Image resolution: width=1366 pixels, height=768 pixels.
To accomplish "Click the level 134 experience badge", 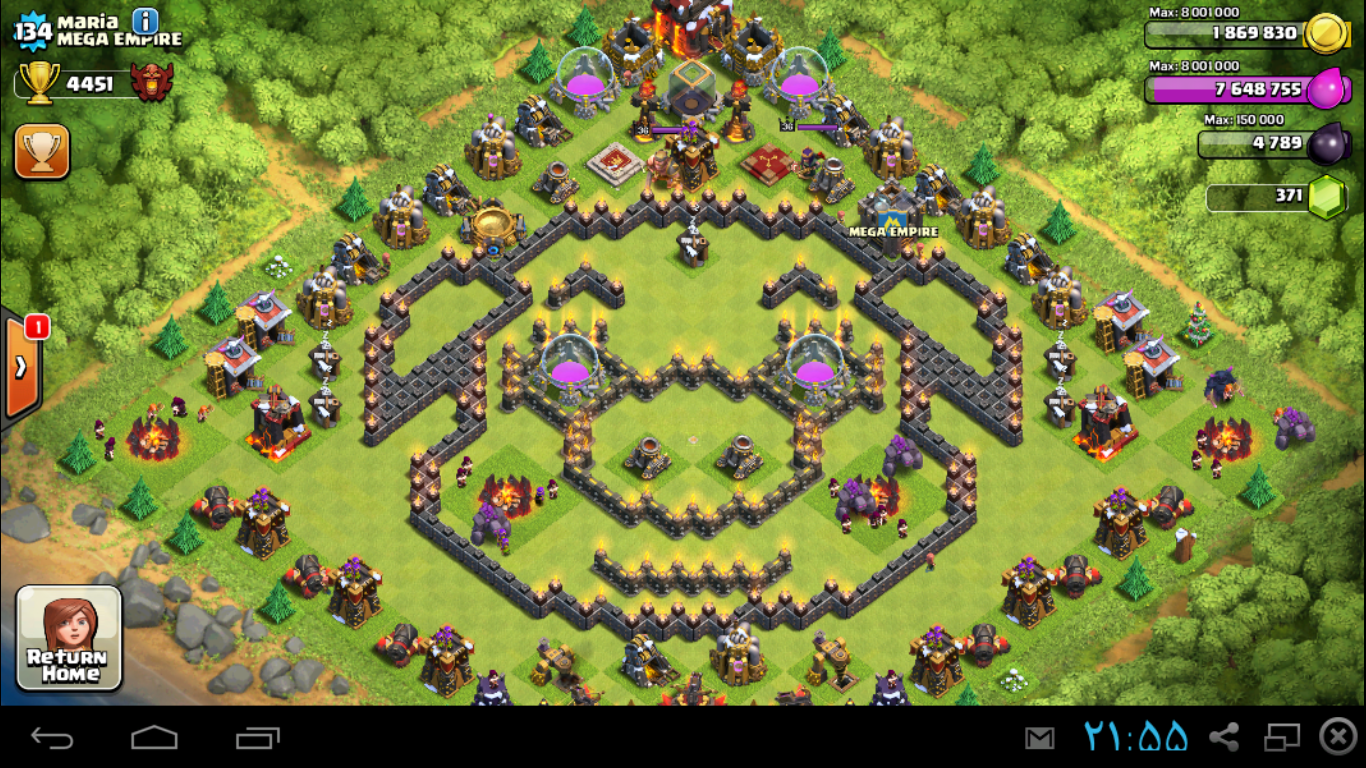I will [x=33, y=33].
